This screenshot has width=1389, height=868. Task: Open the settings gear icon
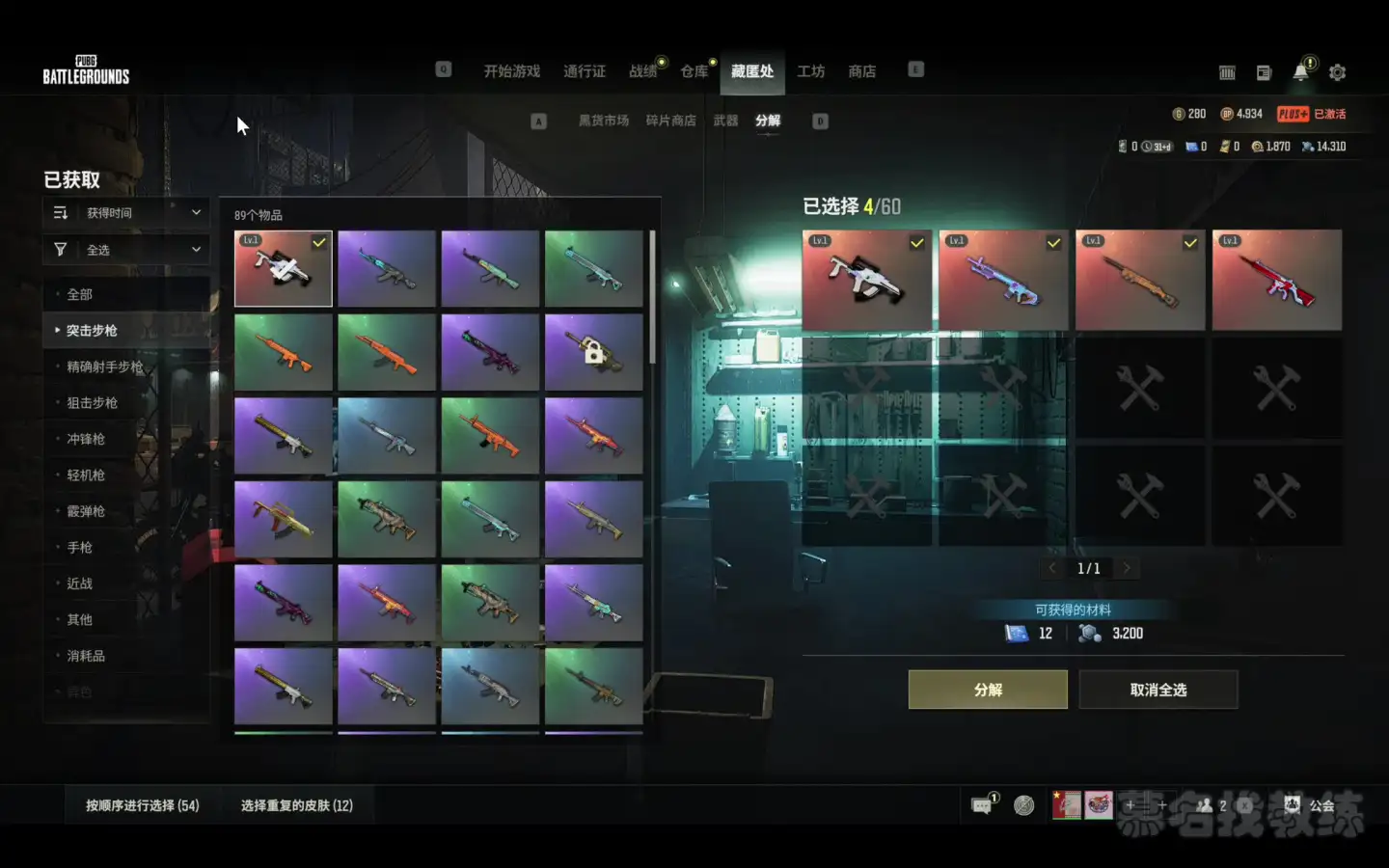click(x=1337, y=72)
